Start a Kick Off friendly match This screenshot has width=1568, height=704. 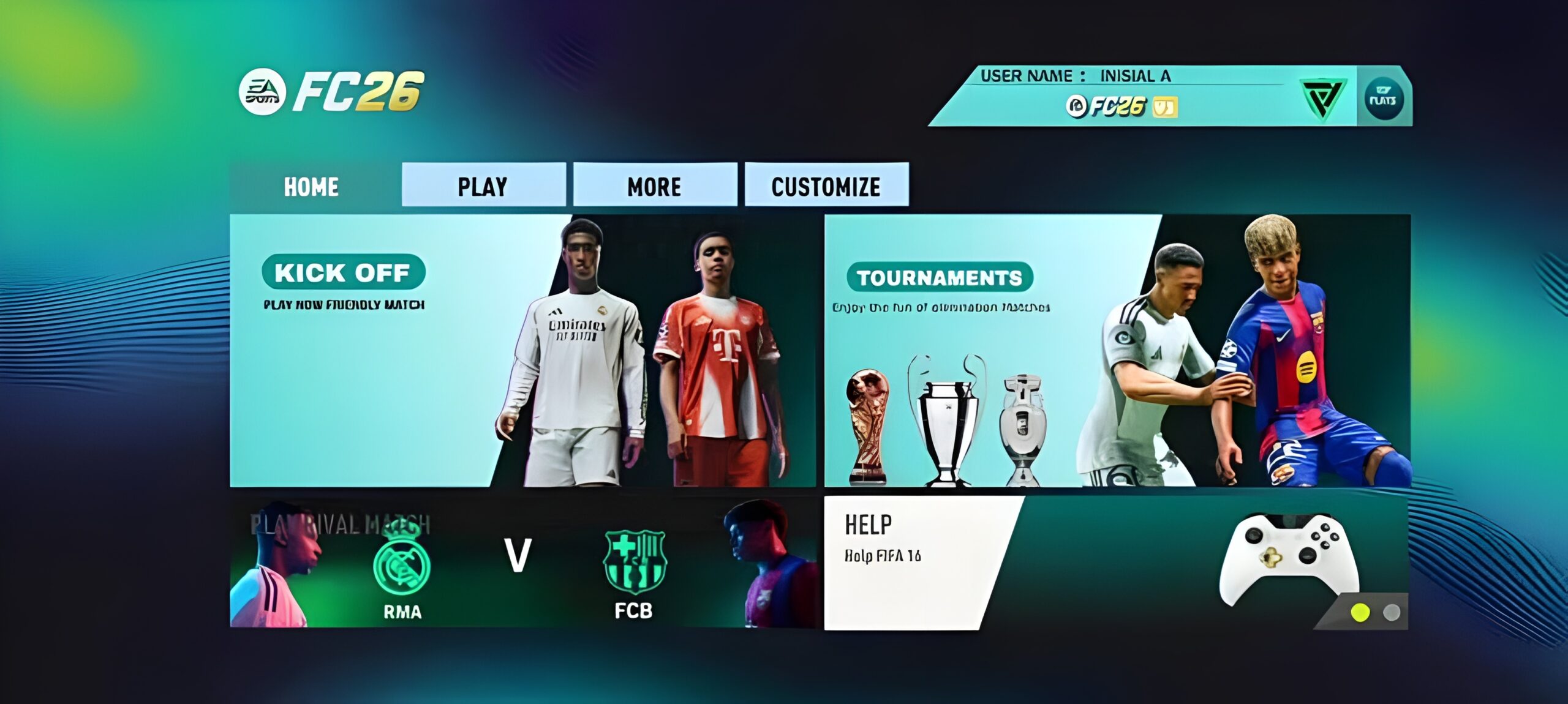click(x=343, y=273)
